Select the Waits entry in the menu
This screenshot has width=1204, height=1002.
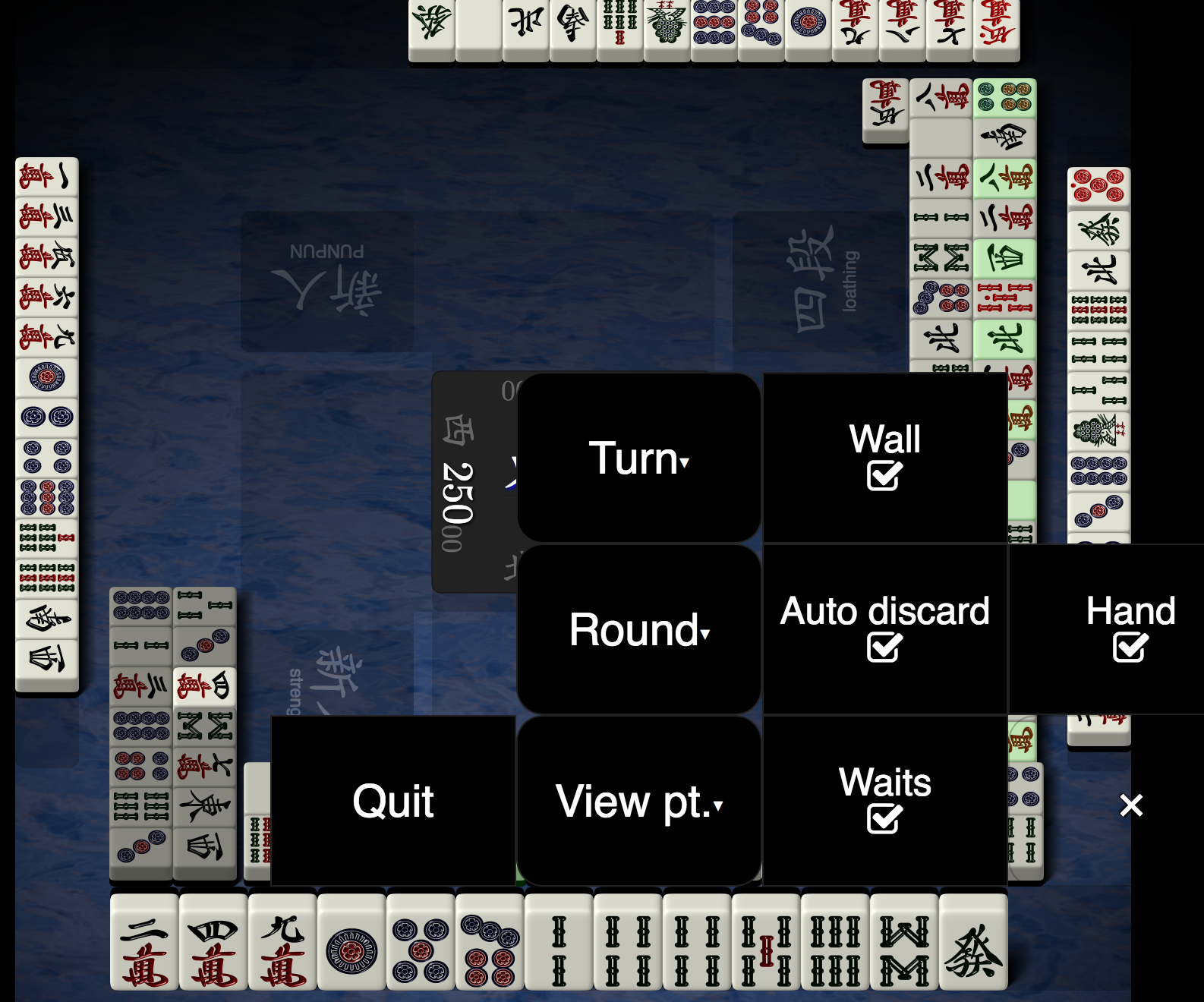point(884,799)
